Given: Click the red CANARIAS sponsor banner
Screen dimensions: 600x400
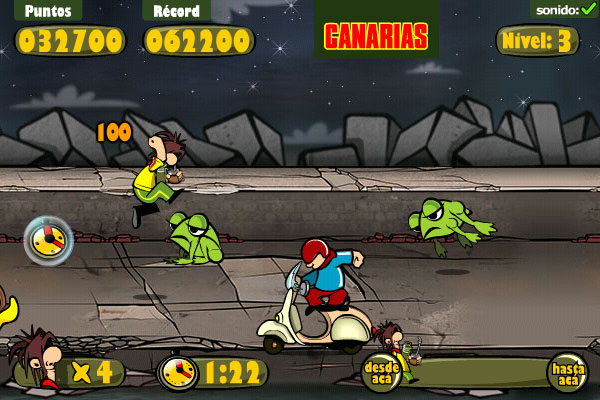Looking at the screenshot, I should tap(376, 36).
